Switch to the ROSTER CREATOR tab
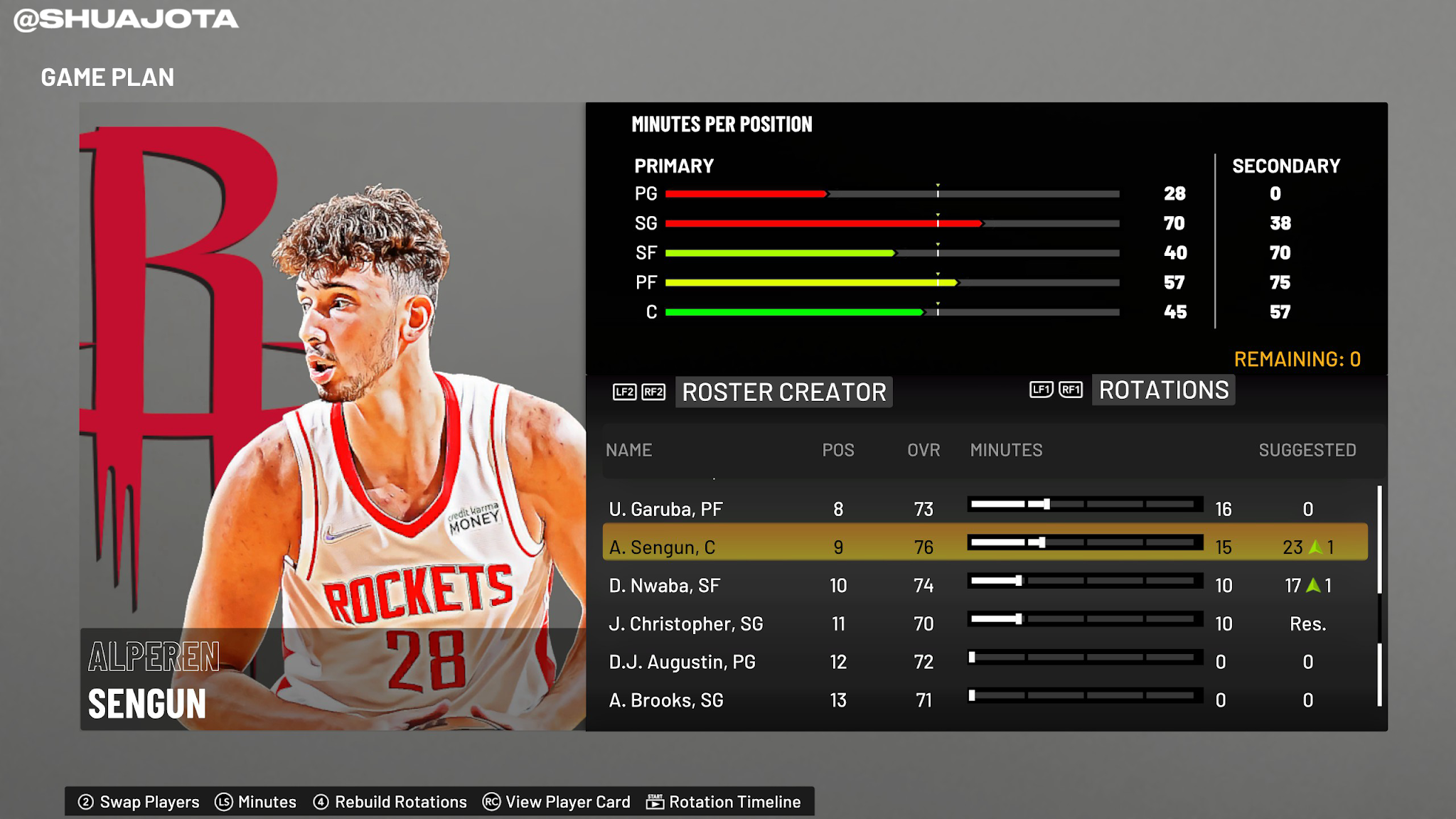Viewport: 1456px width, 819px height. (x=783, y=392)
